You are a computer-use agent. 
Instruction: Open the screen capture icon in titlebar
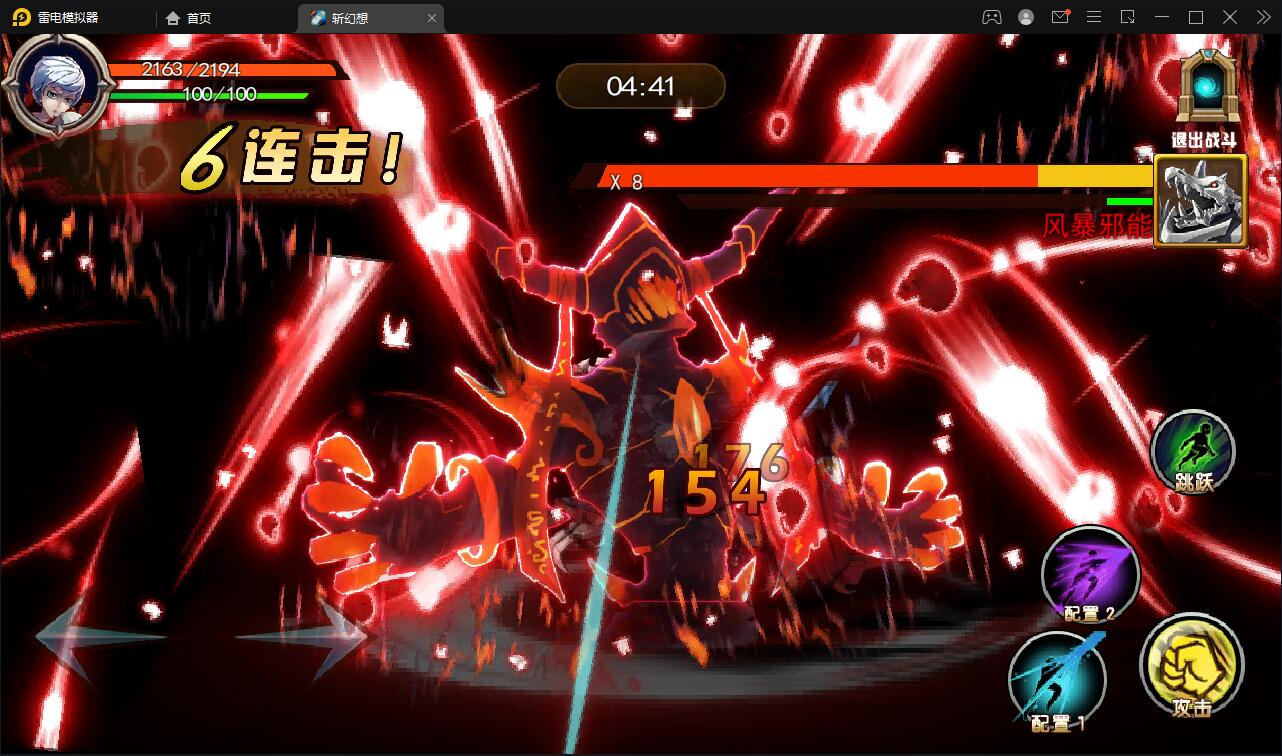(x=1126, y=17)
